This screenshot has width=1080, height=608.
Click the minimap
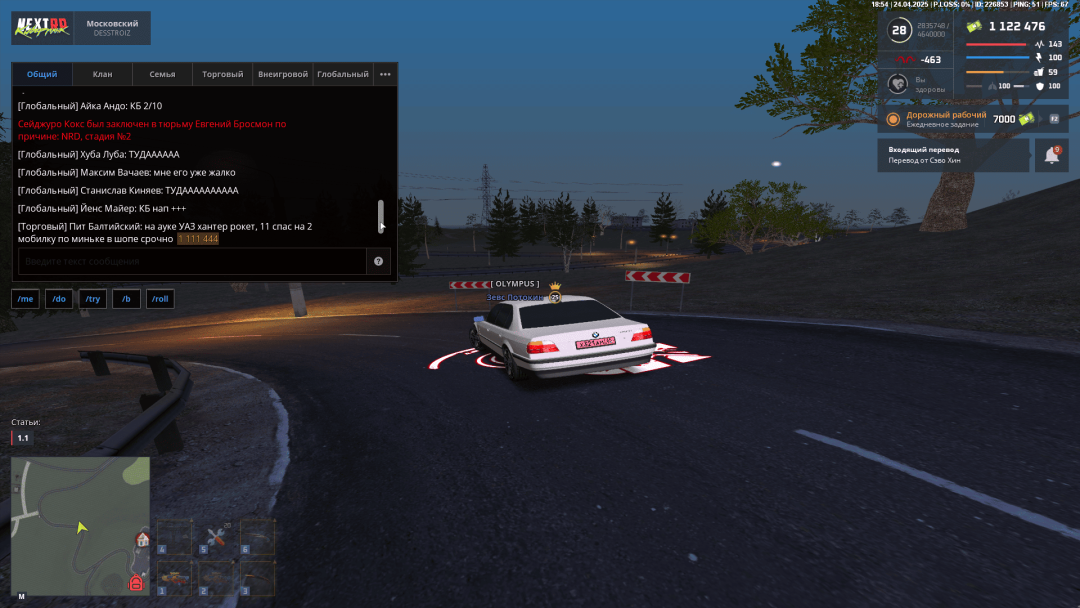80,526
